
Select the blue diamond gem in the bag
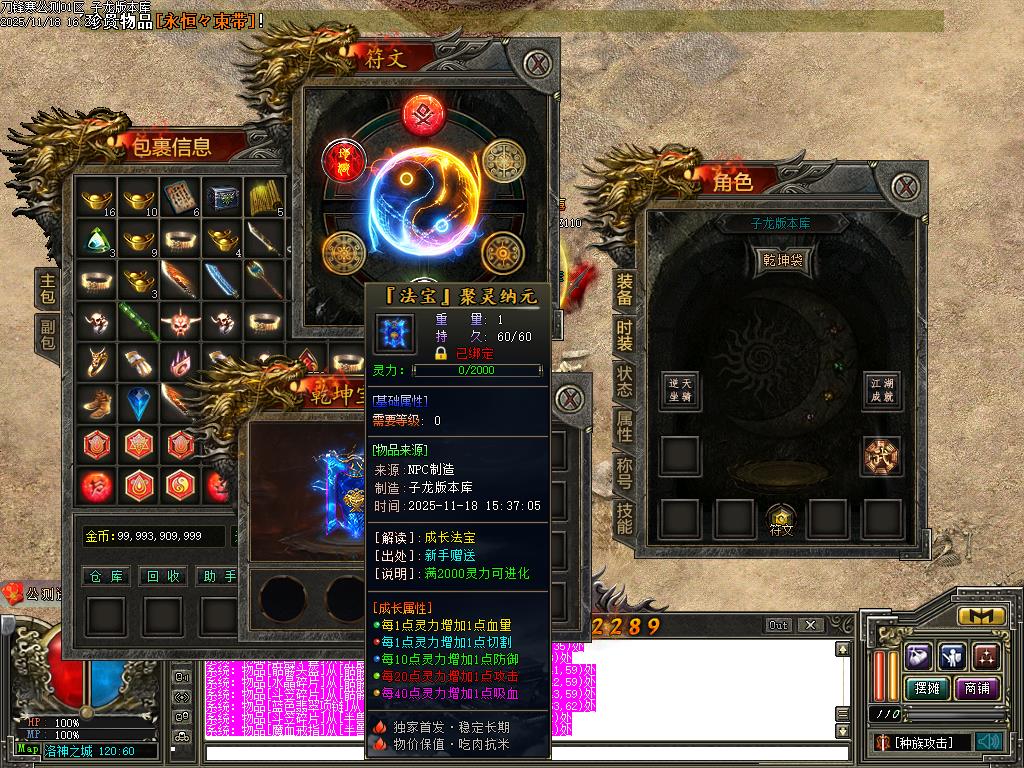[138, 402]
